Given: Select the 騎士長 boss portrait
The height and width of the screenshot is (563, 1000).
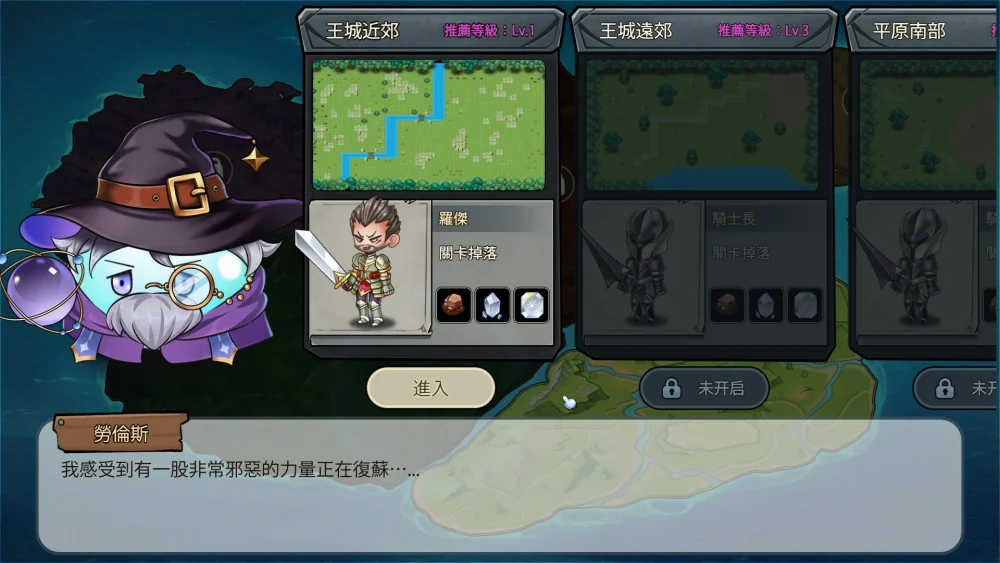Looking at the screenshot, I should click(643, 268).
